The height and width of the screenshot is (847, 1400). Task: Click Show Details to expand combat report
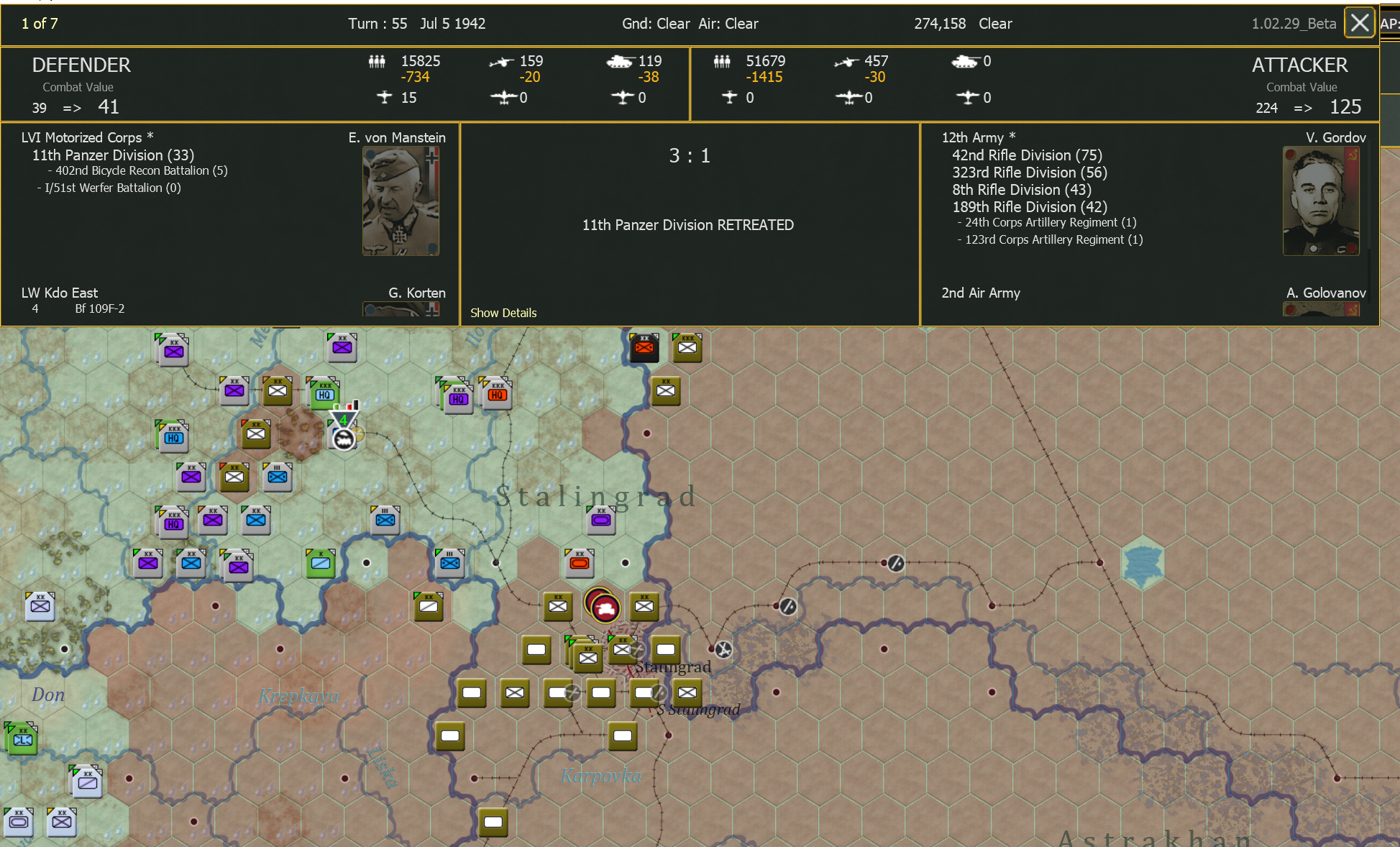tap(503, 313)
